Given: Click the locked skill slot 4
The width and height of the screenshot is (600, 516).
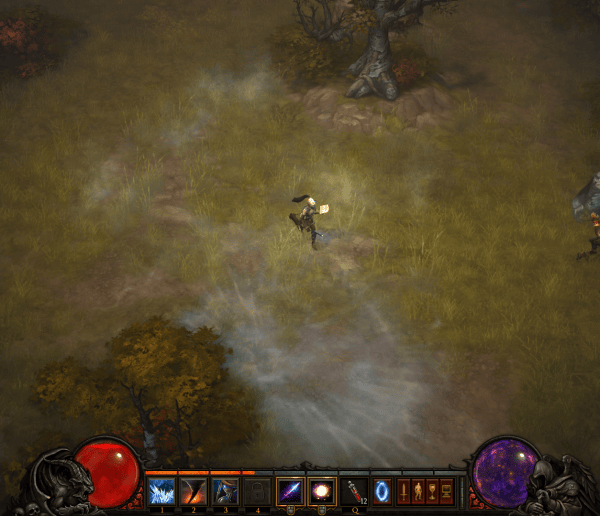Looking at the screenshot, I should (256, 491).
